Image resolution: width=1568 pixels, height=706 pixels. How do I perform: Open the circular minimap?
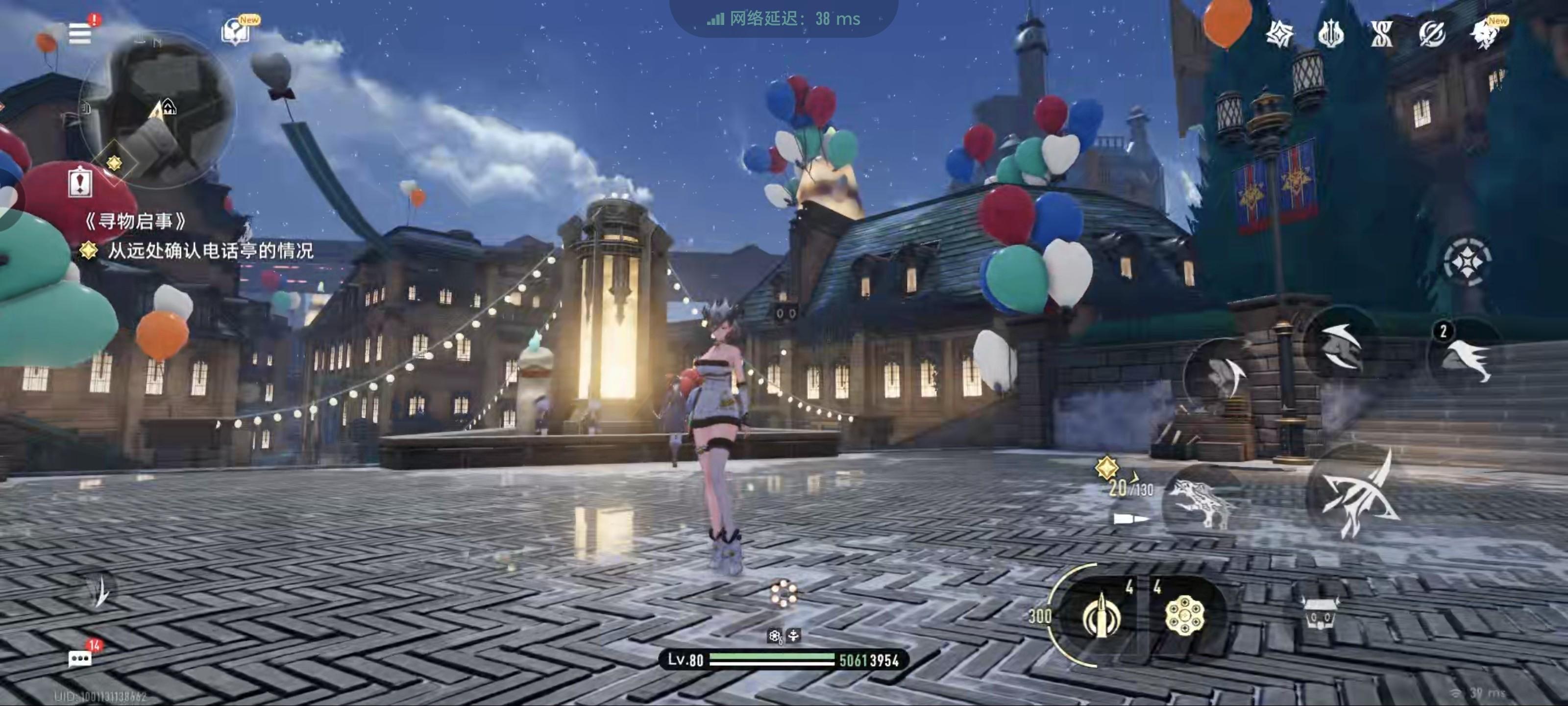[x=158, y=110]
